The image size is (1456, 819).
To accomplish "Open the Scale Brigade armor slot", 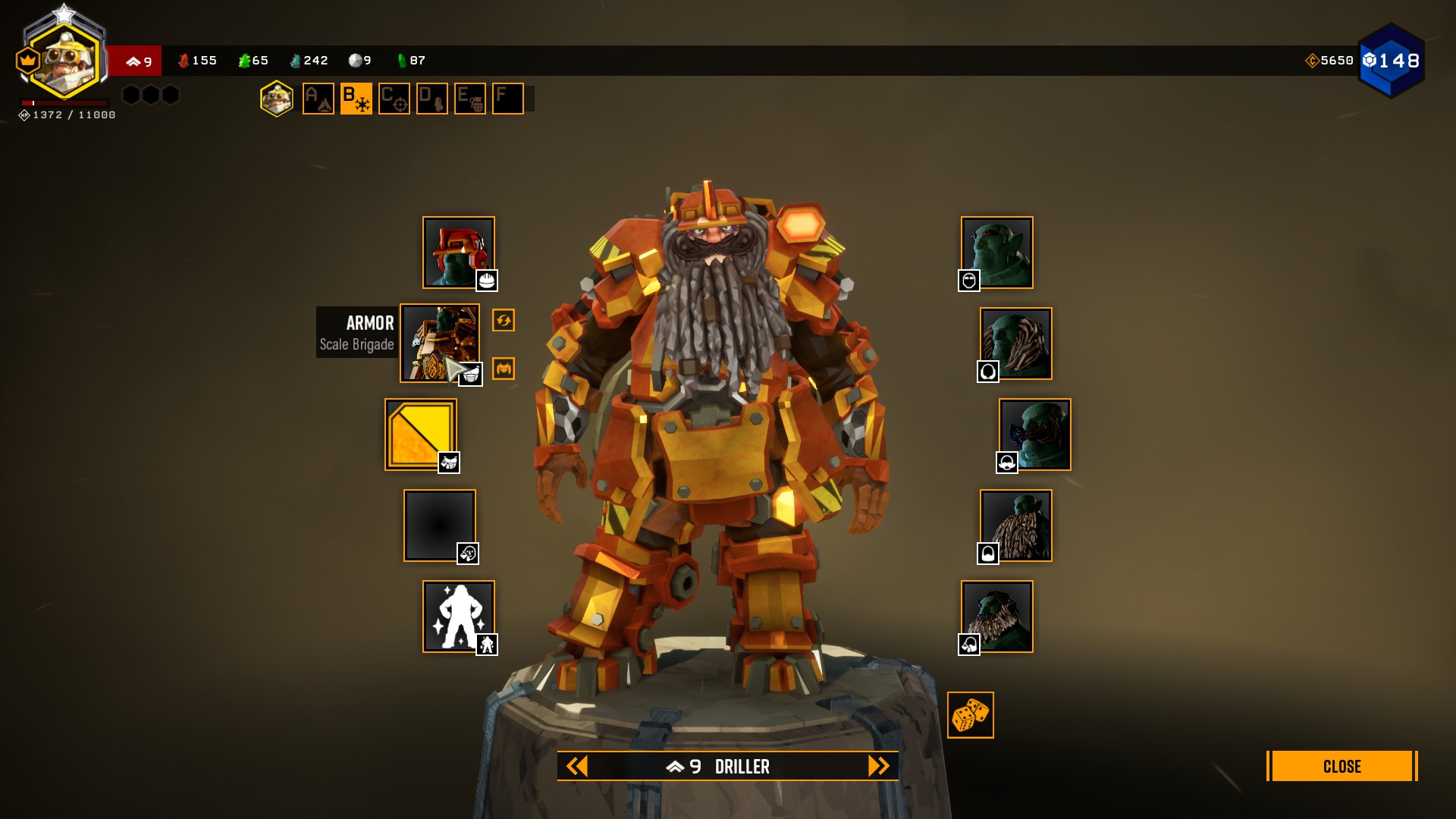I will click(x=439, y=343).
